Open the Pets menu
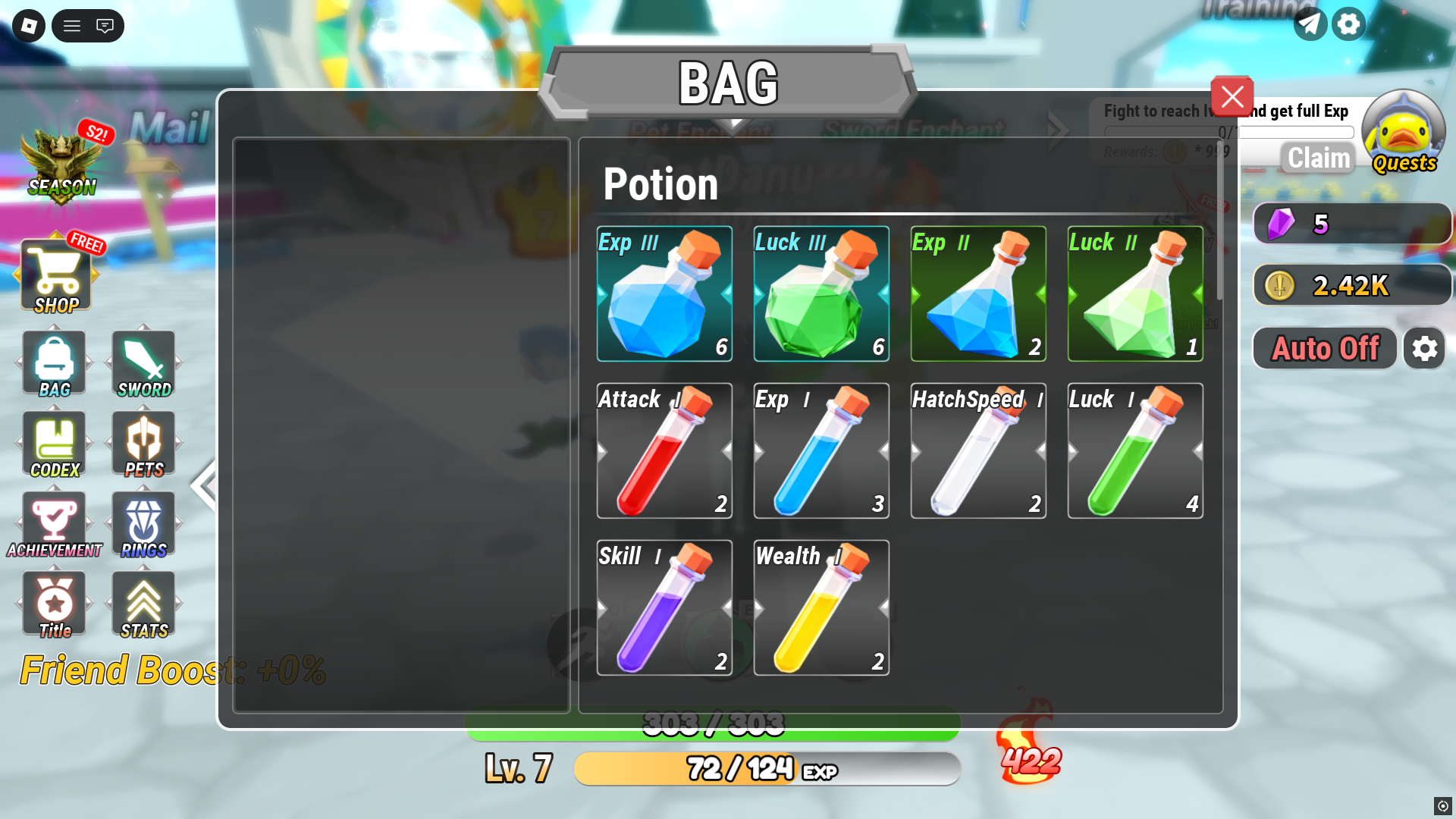 [143, 444]
